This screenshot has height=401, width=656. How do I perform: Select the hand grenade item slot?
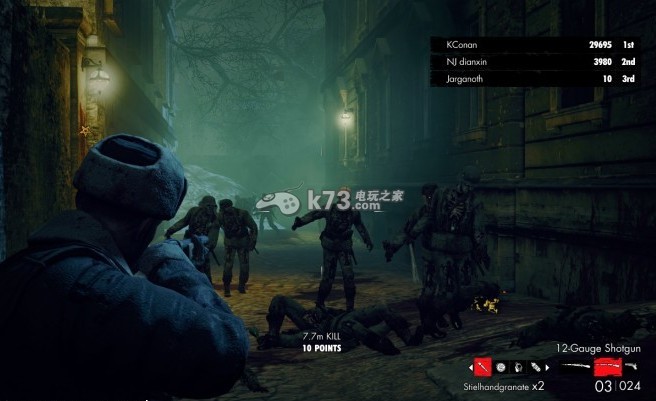point(516,367)
